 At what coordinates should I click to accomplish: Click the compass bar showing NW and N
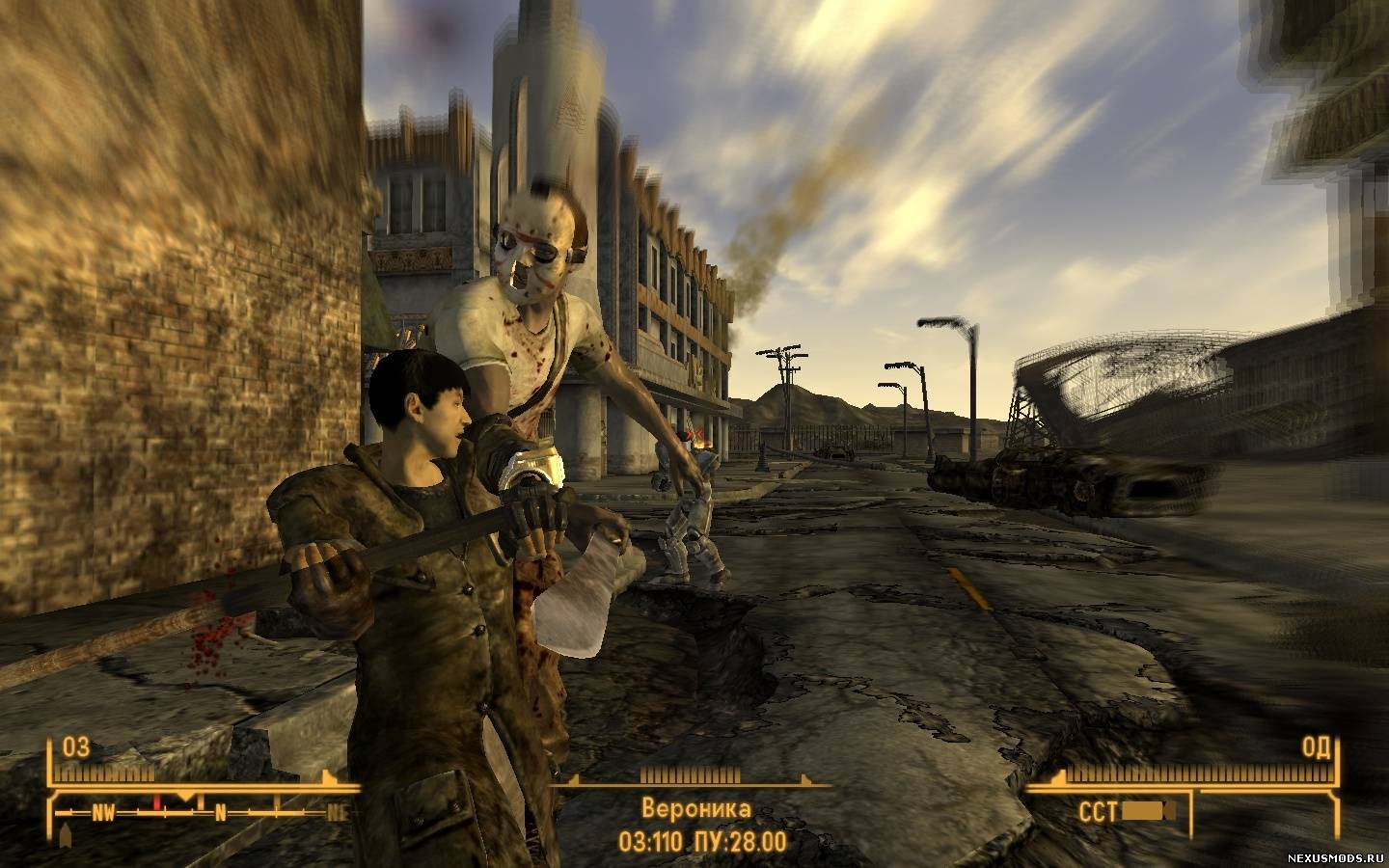pos(203,811)
